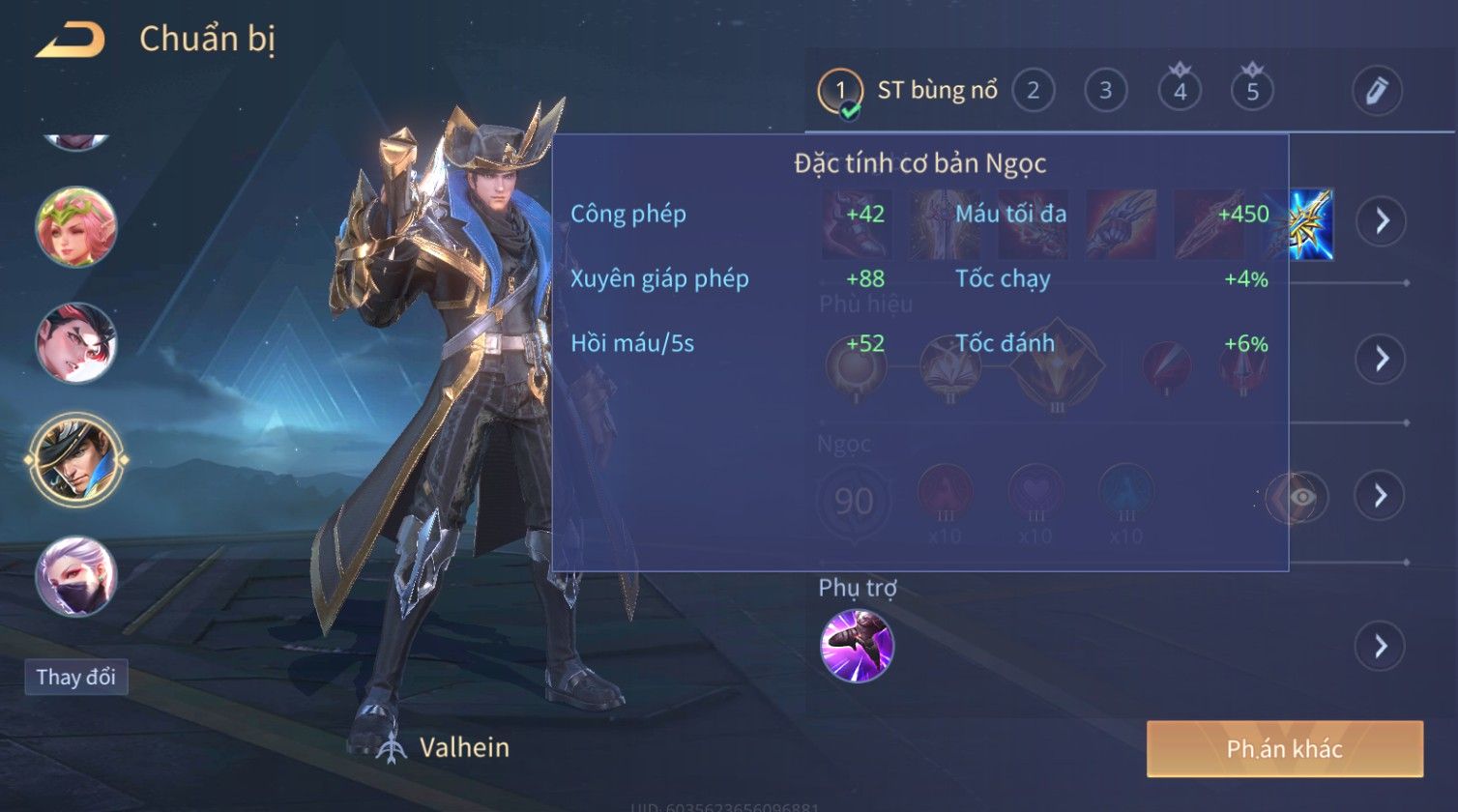Choose the red-haired masked hero portrait
Screen dimensions: 1458x812
pos(75,343)
